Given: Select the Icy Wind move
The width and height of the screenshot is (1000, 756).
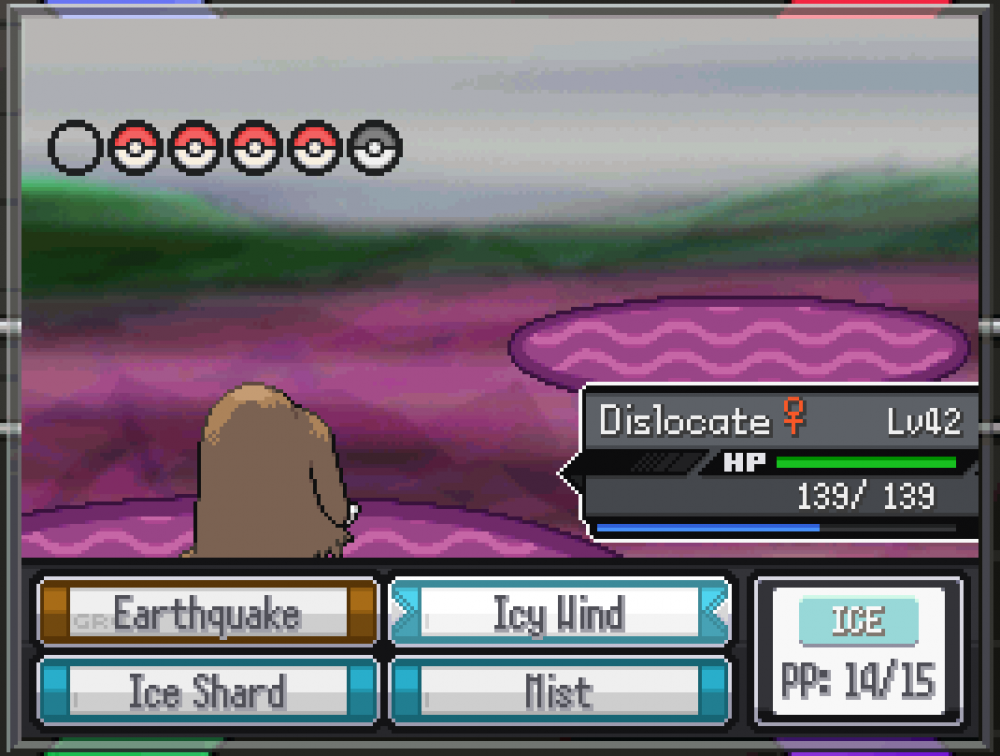Looking at the screenshot, I should 559,613.
